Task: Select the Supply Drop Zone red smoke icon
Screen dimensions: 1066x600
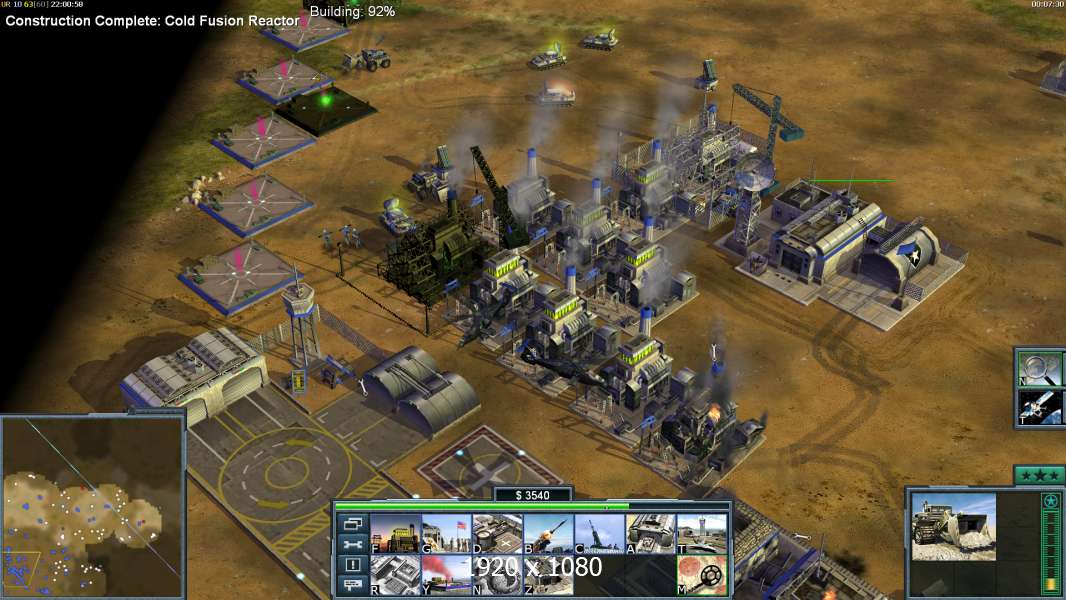Action: [445, 575]
